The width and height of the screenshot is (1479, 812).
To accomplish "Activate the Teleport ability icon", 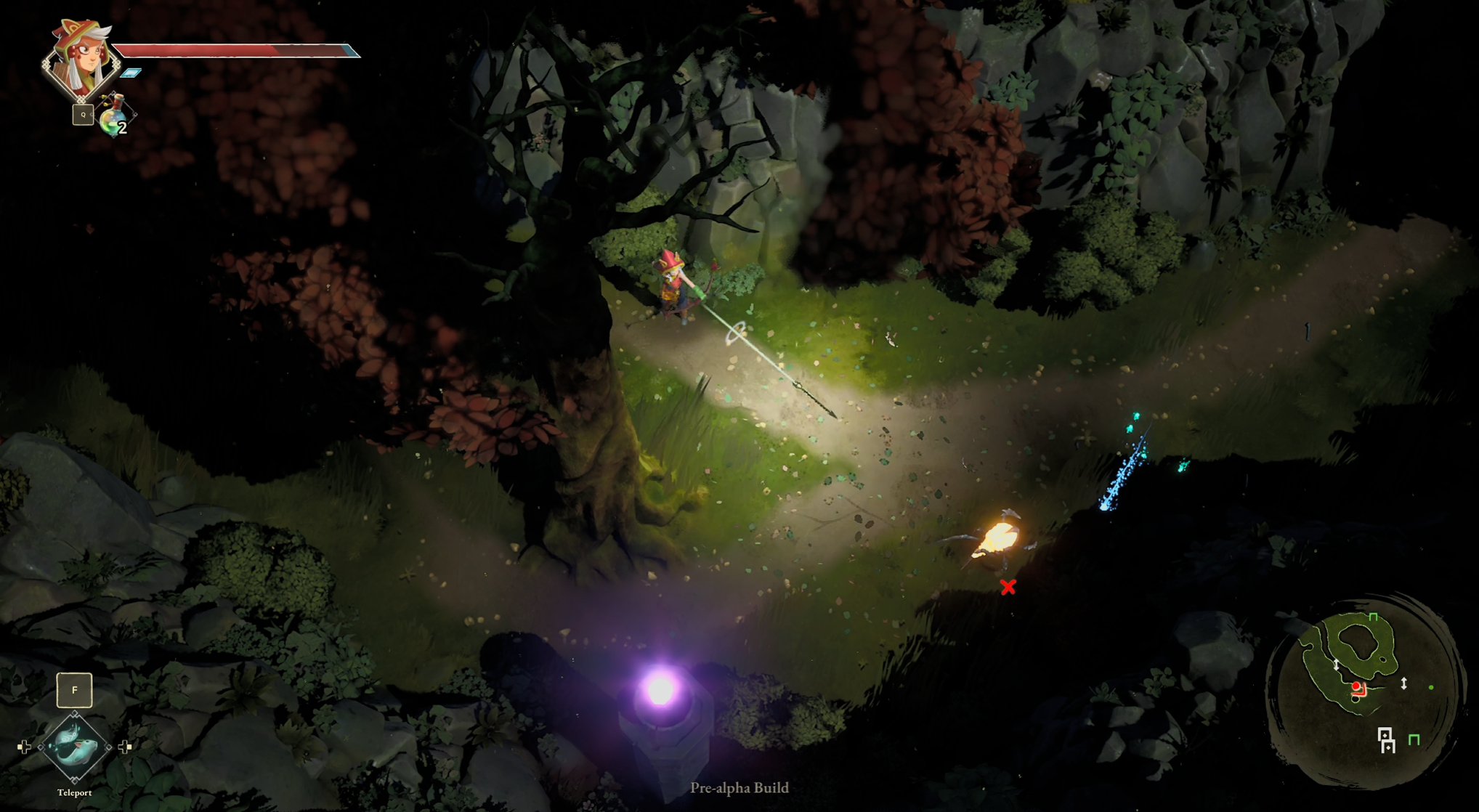I will [74, 747].
